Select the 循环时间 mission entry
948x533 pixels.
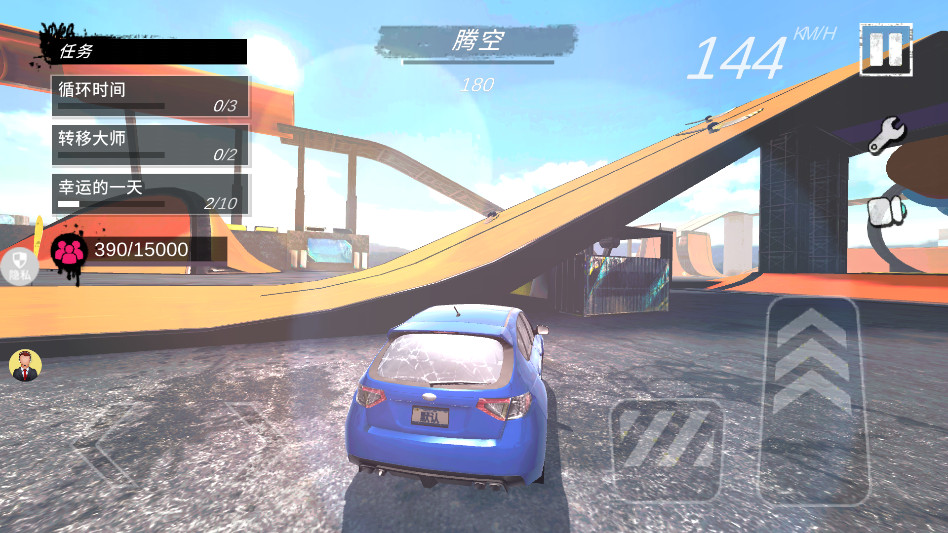150,96
